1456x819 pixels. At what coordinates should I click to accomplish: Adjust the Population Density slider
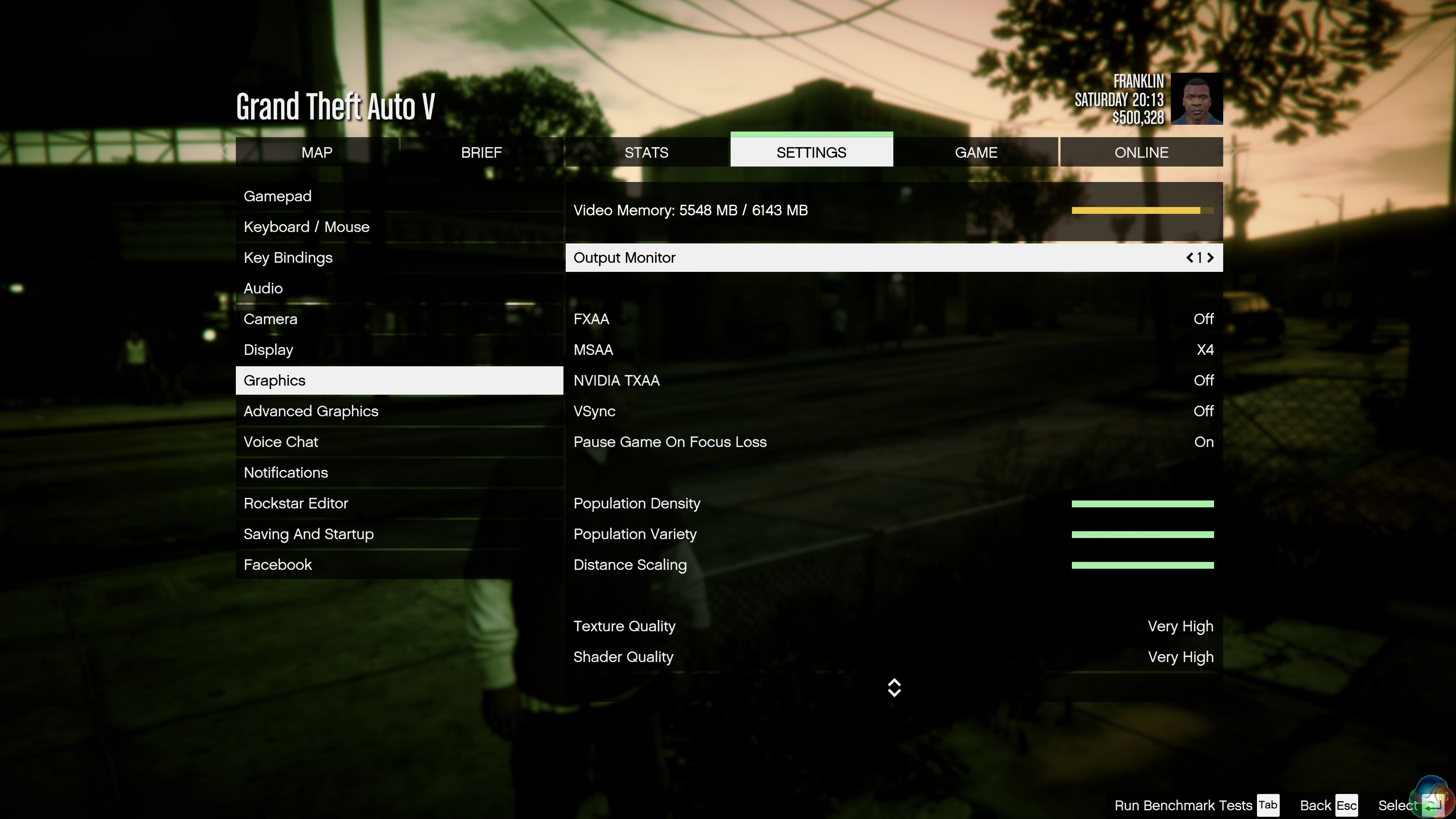pos(1142,504)
